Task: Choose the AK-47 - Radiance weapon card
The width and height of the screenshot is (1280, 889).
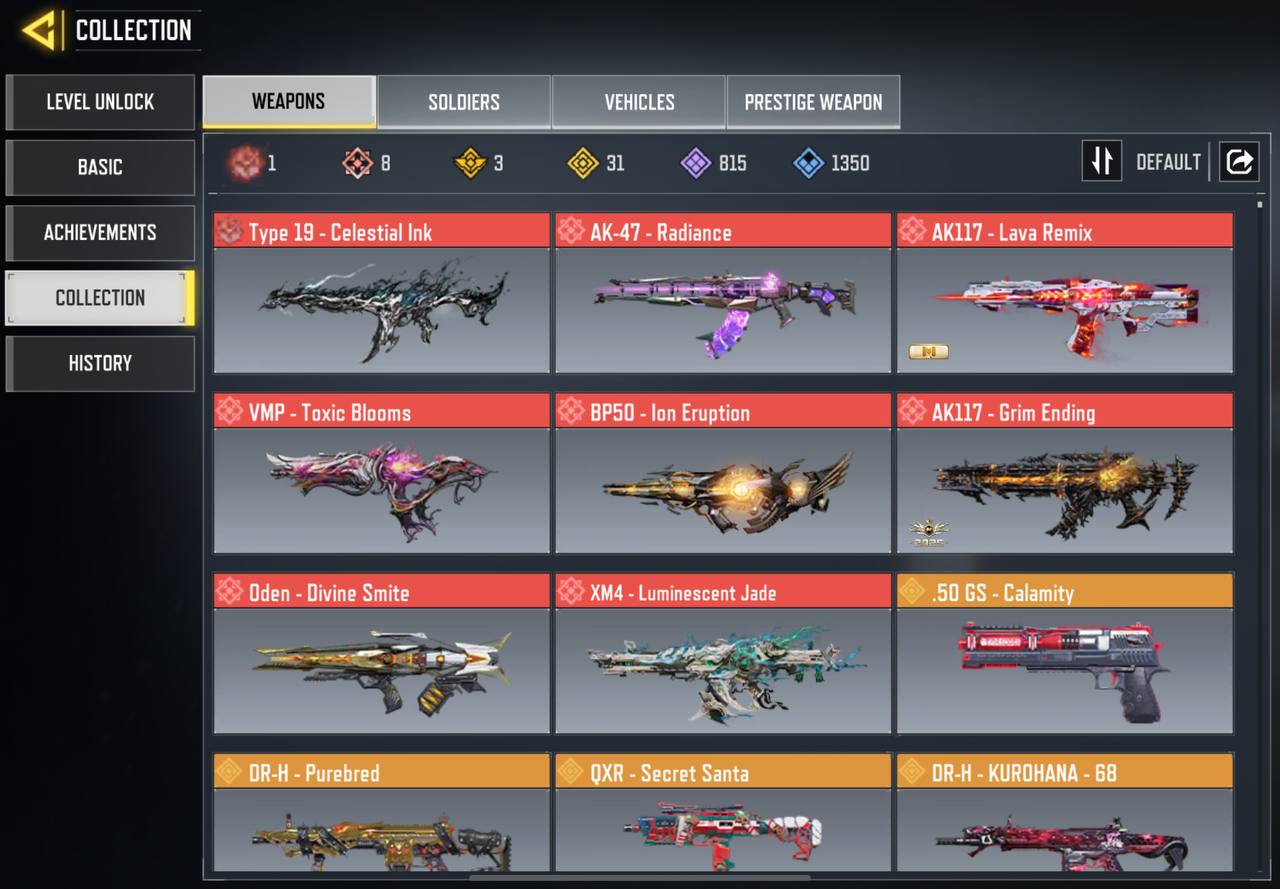Action: click(x=722, y=293)
